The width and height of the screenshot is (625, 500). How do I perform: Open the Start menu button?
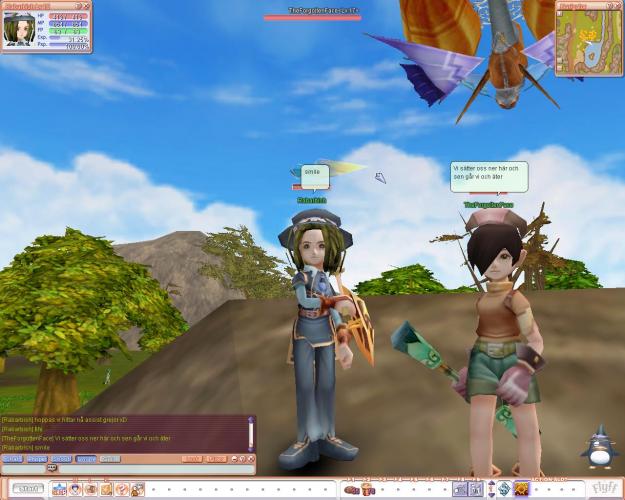tap(28, 489)
